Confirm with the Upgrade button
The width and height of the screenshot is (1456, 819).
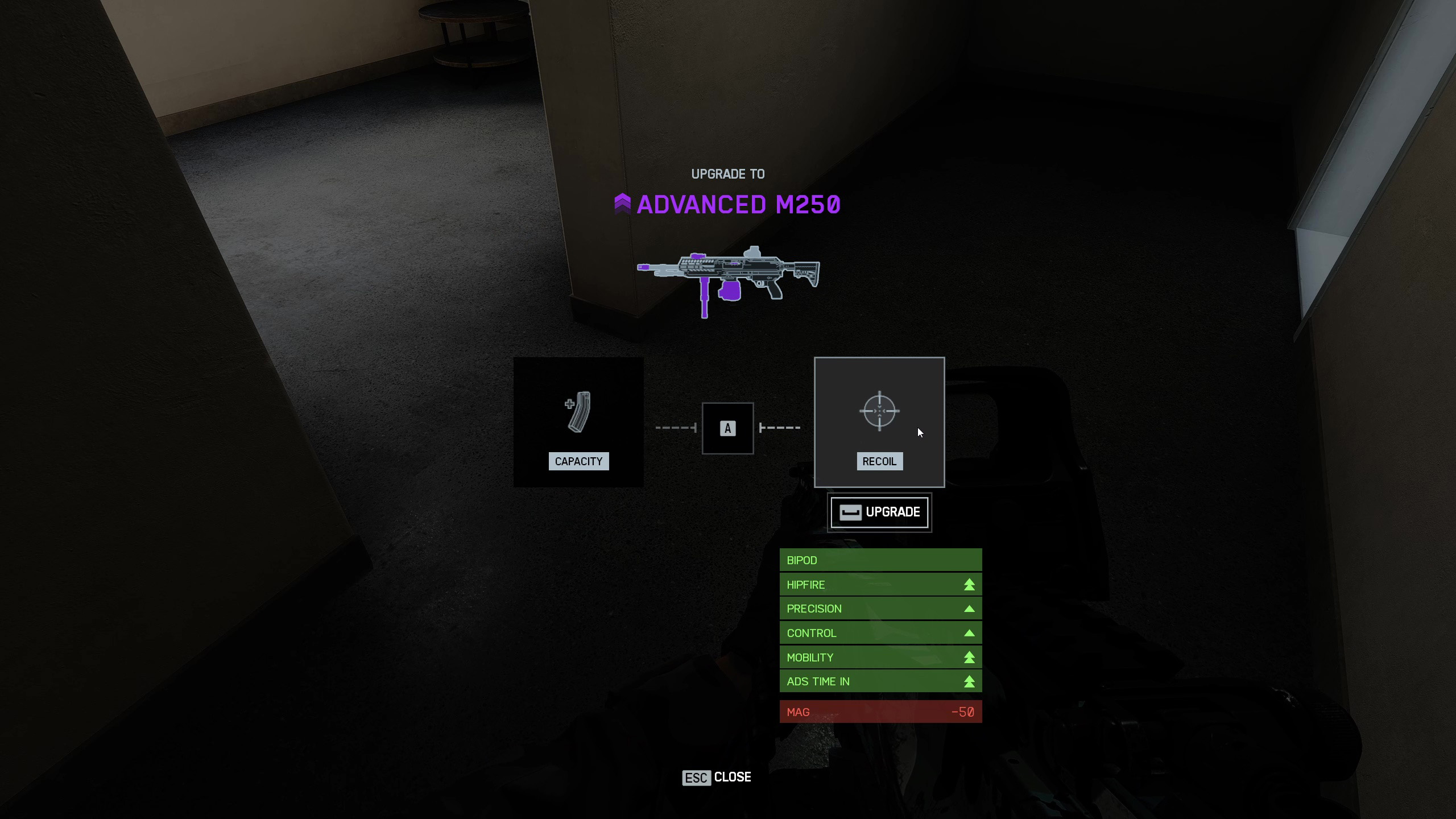tap(879, 512)
